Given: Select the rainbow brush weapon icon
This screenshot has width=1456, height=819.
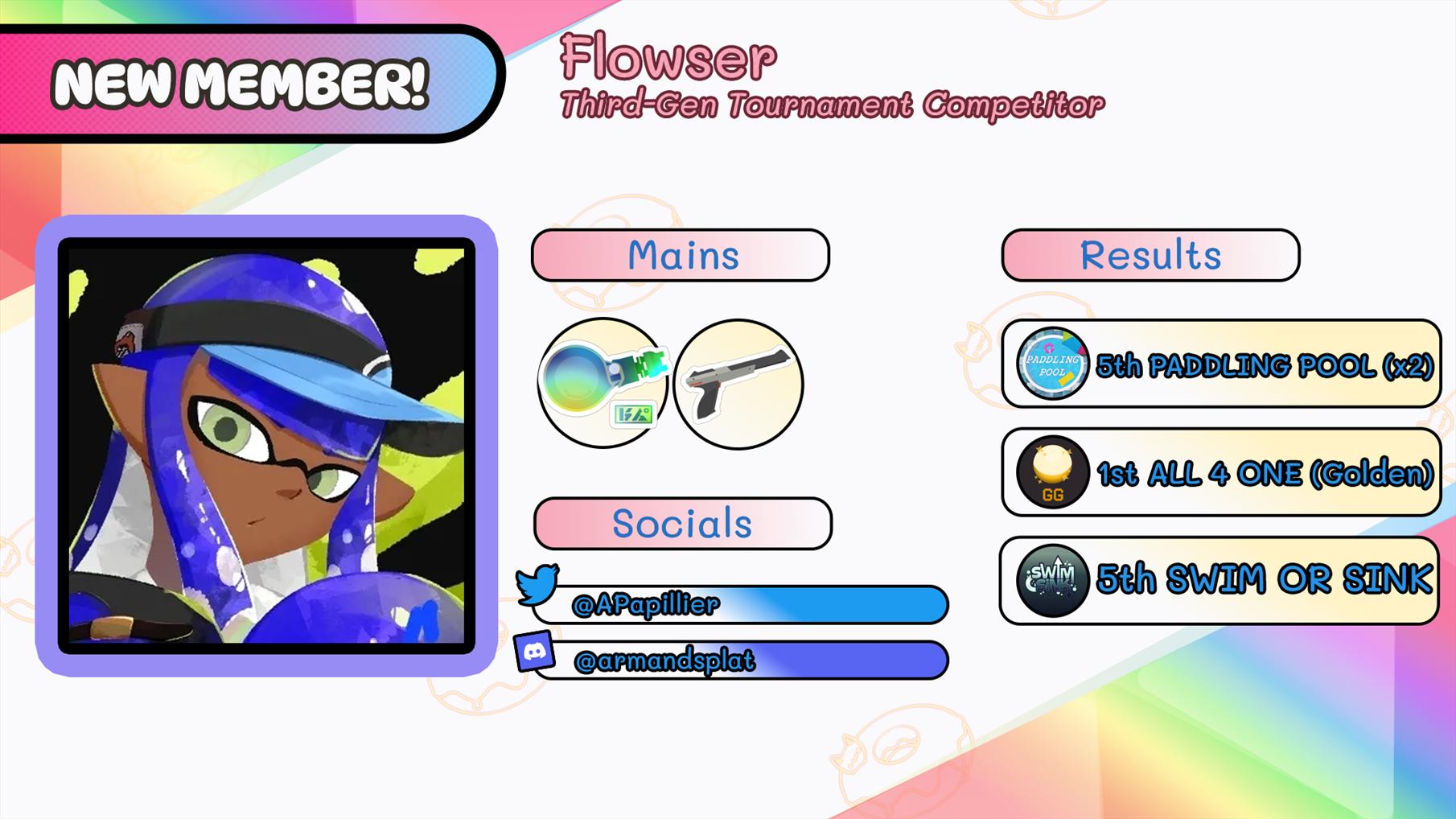Looking at the screenshot, I should click(603, 382).
